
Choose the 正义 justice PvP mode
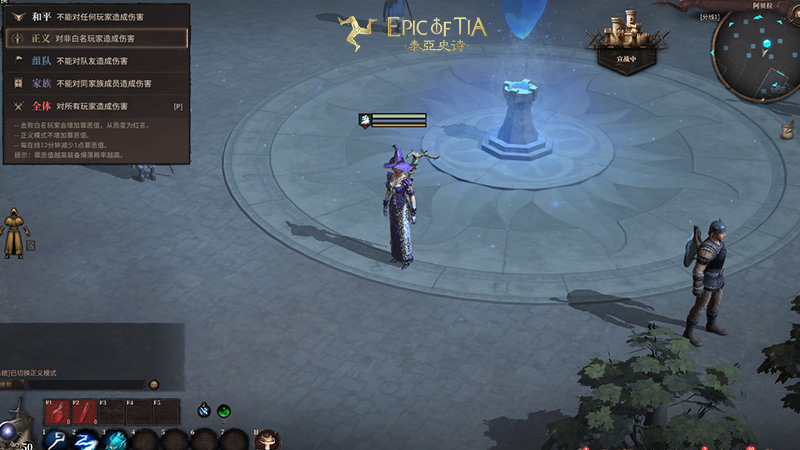[x=96, y=38]
